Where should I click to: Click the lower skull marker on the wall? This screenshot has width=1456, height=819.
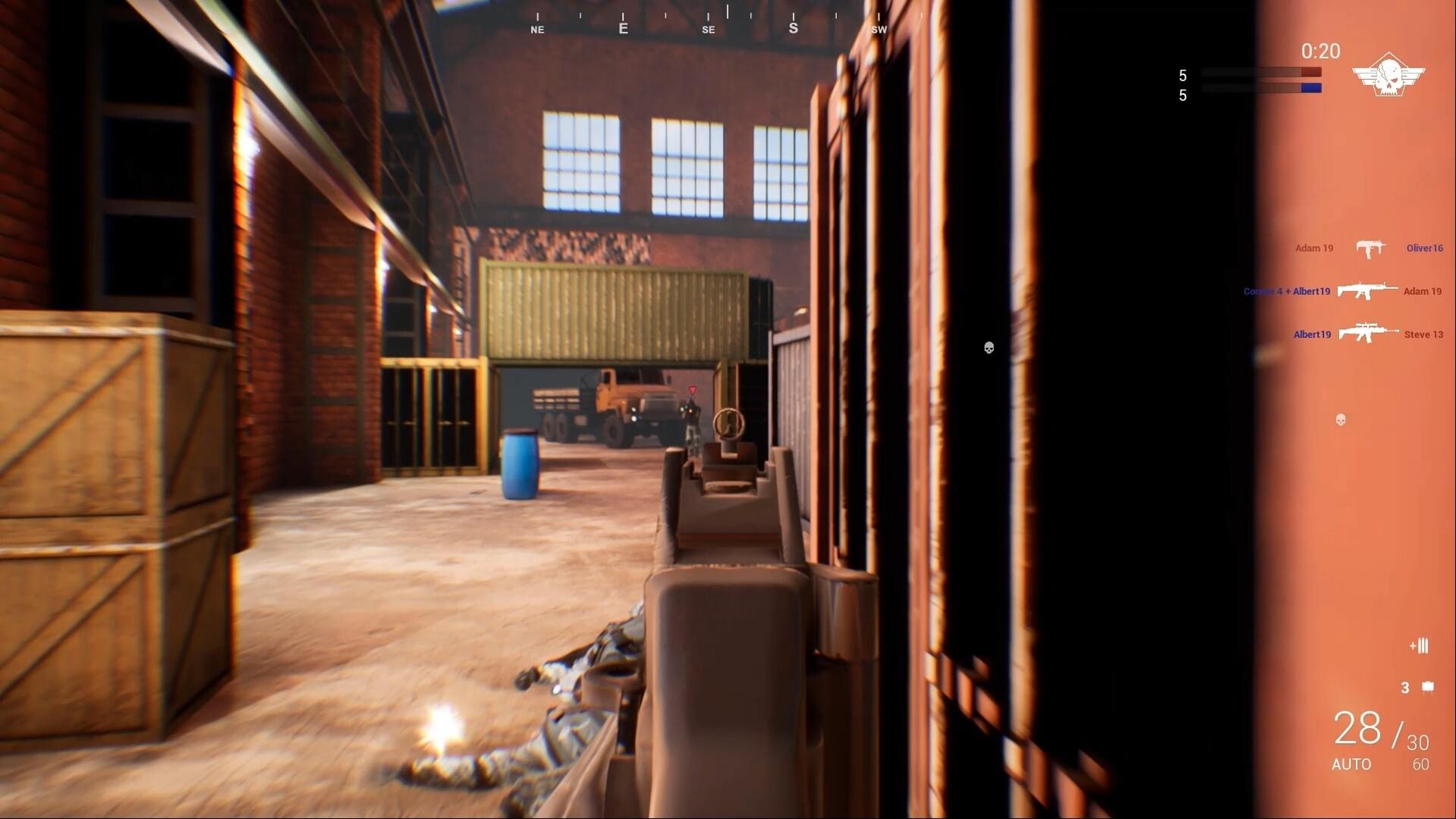pos(1340,419)
